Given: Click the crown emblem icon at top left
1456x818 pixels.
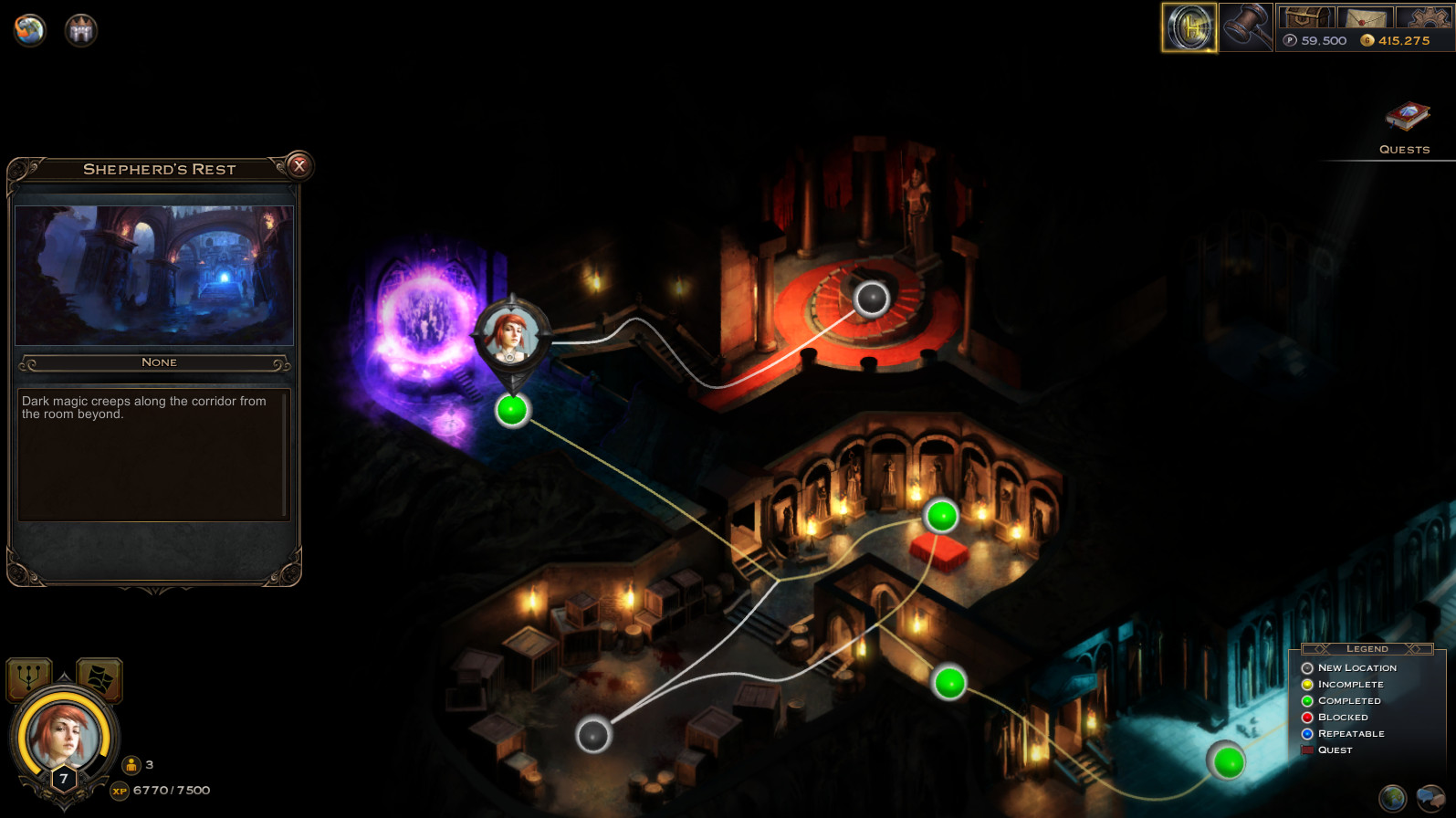Looking at the screenshot, I should point(79,30).
